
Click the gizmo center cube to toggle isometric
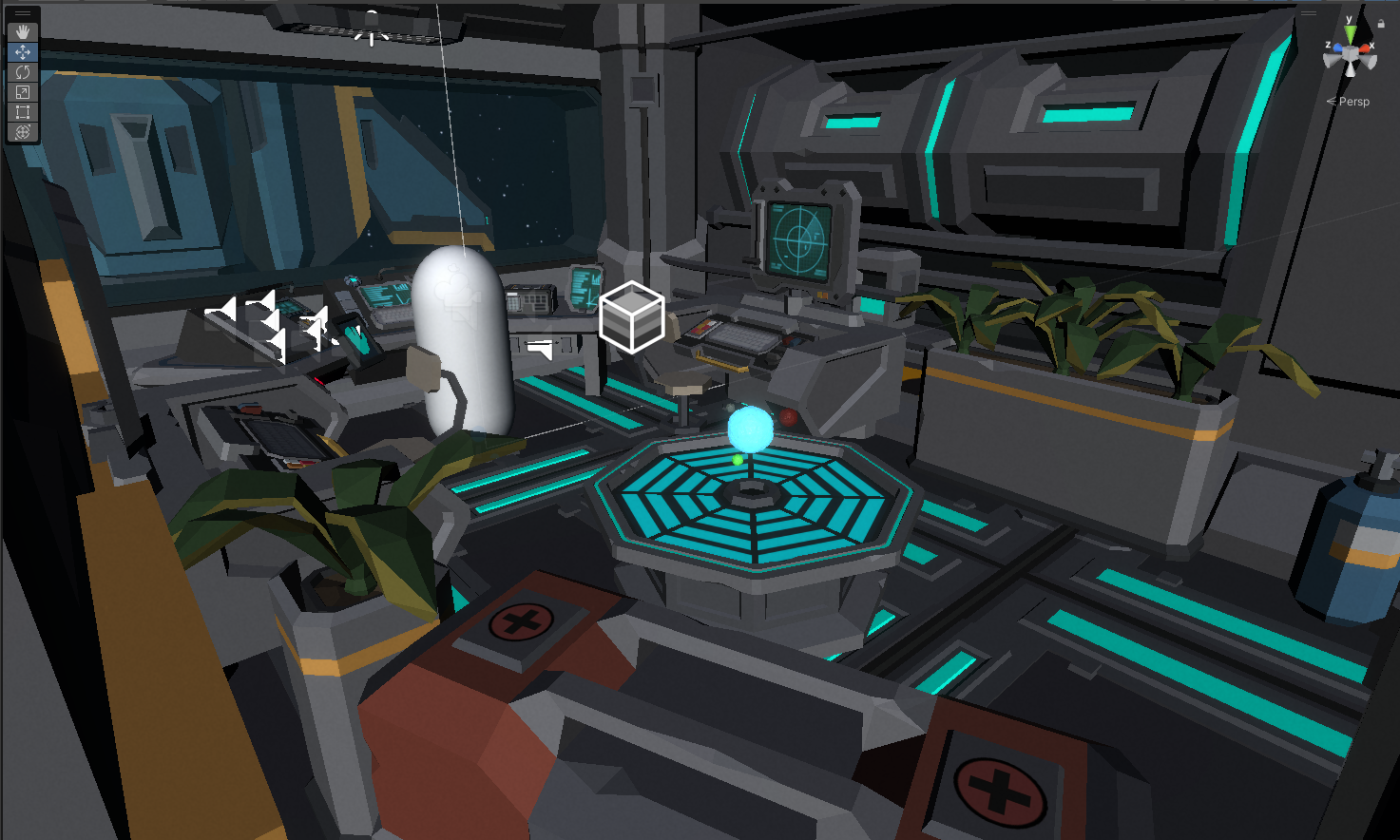tap(1351, 52)
